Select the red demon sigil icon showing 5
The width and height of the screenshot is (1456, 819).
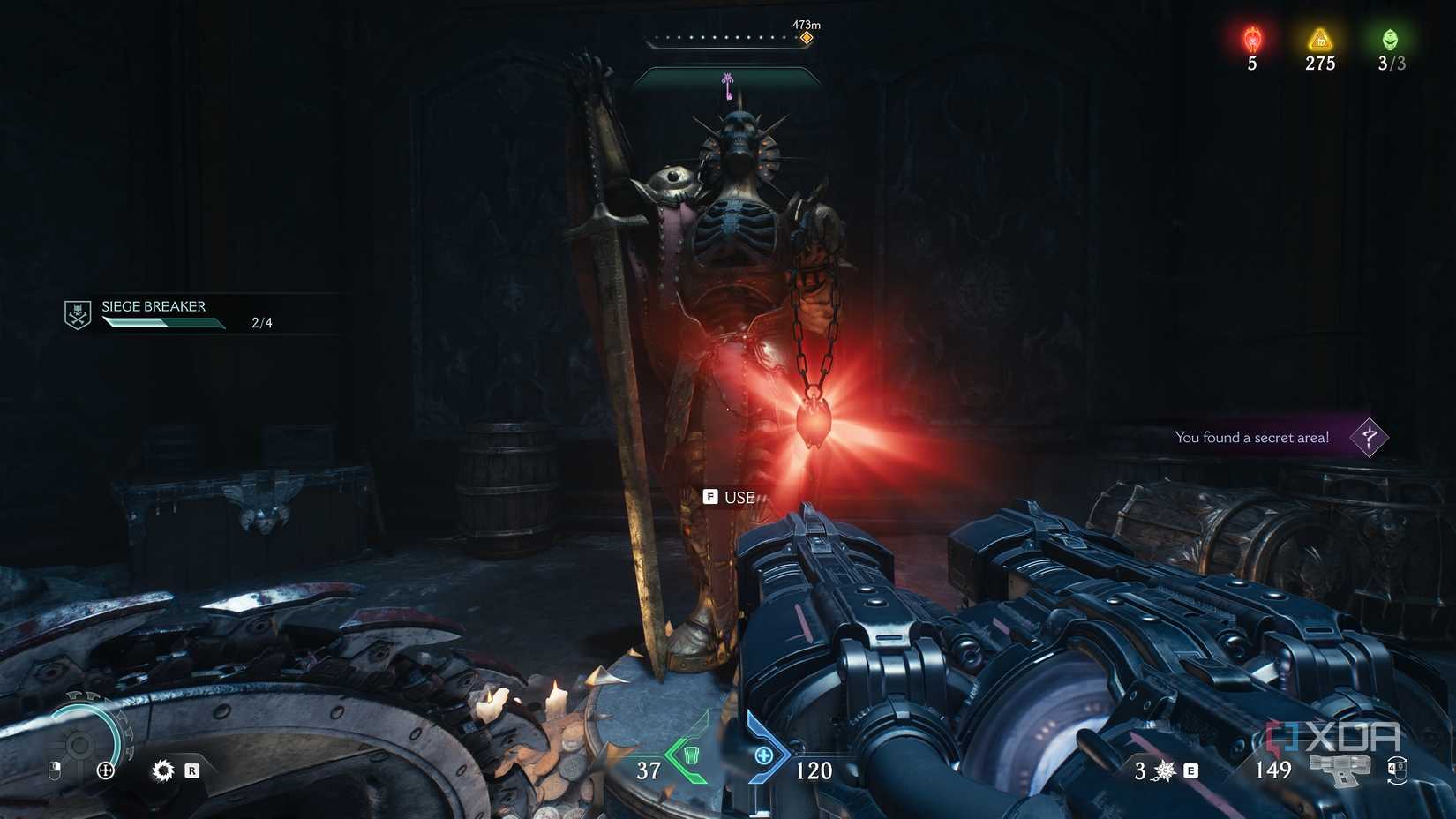1250,37
